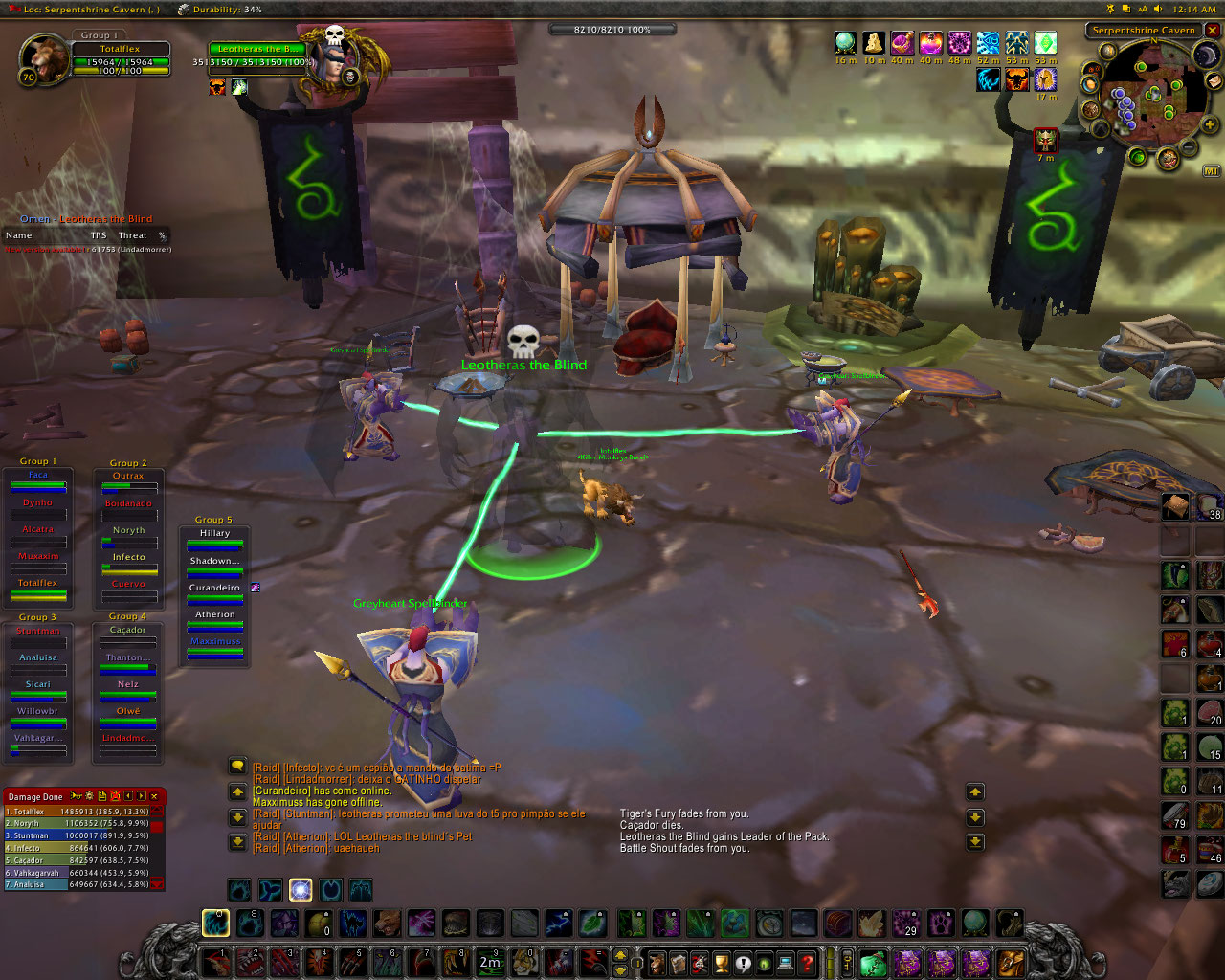The height and width of the screenshot is (980, 1225).
Task: Select Stuntman's row in the damage meter
Action: tap(77, 835)
